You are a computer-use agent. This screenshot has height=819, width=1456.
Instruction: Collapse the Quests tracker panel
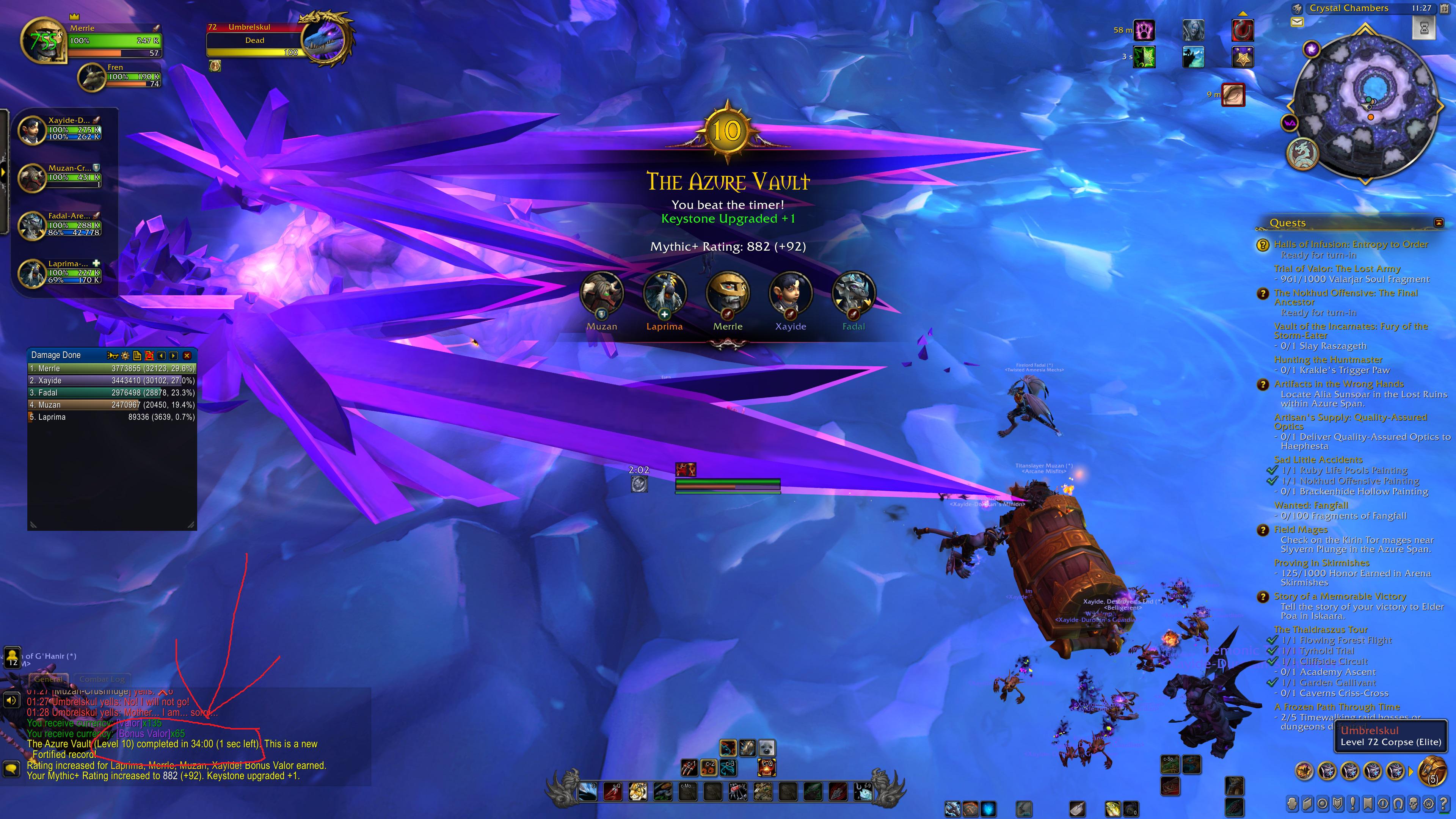[x=1439, y=222]
